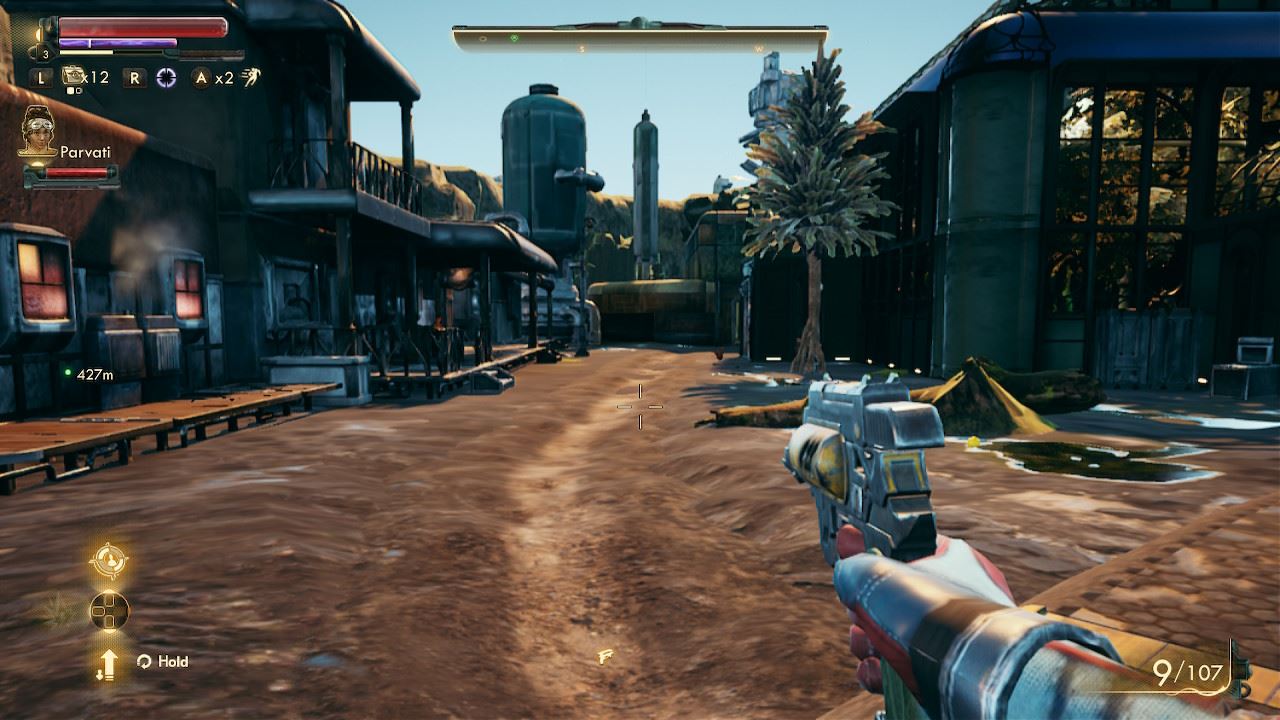Select Parvati's companion portrait
1280x720 pixels.
[x=37, y=130]
